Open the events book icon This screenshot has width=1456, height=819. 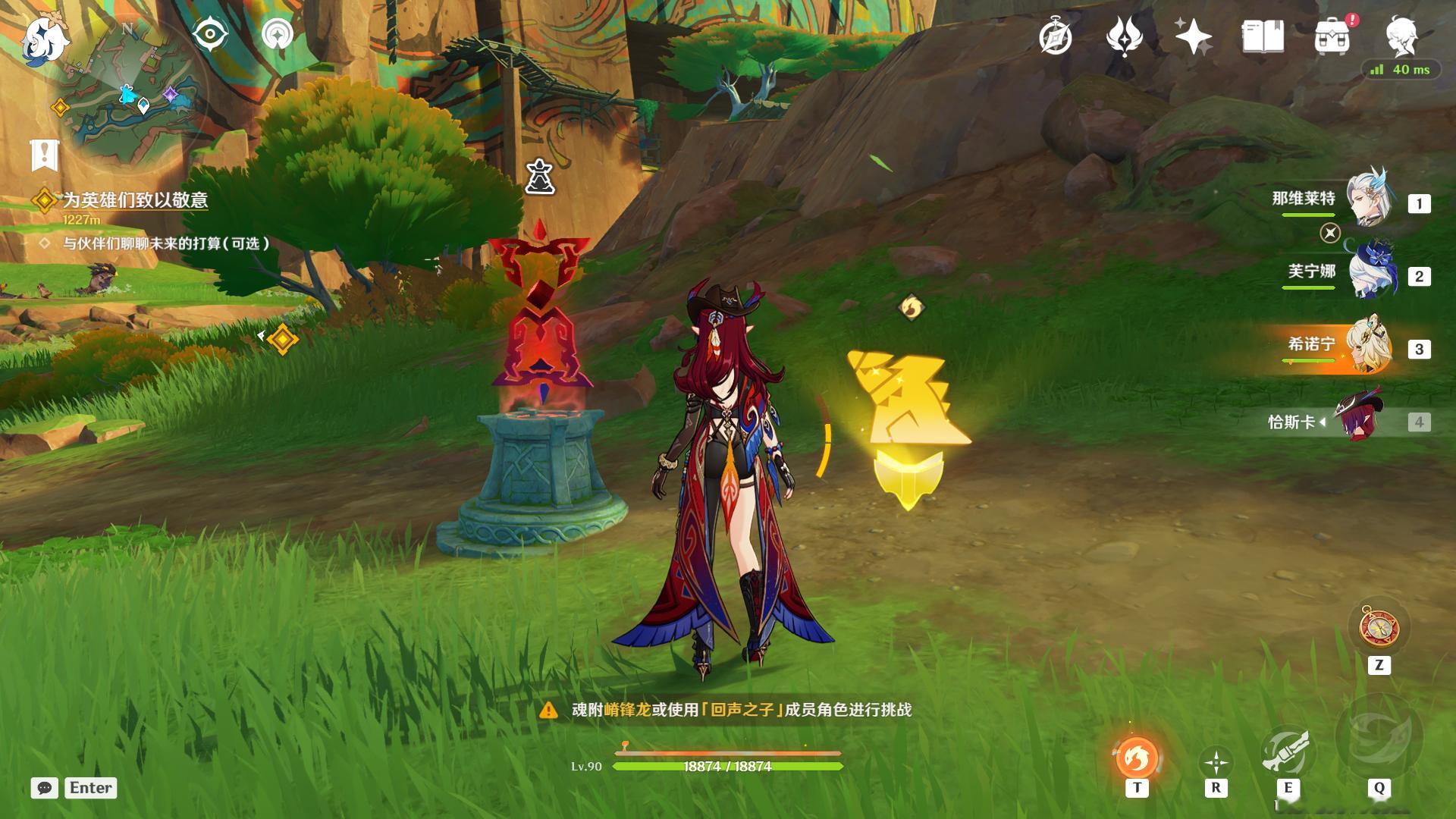[1263, 36]
